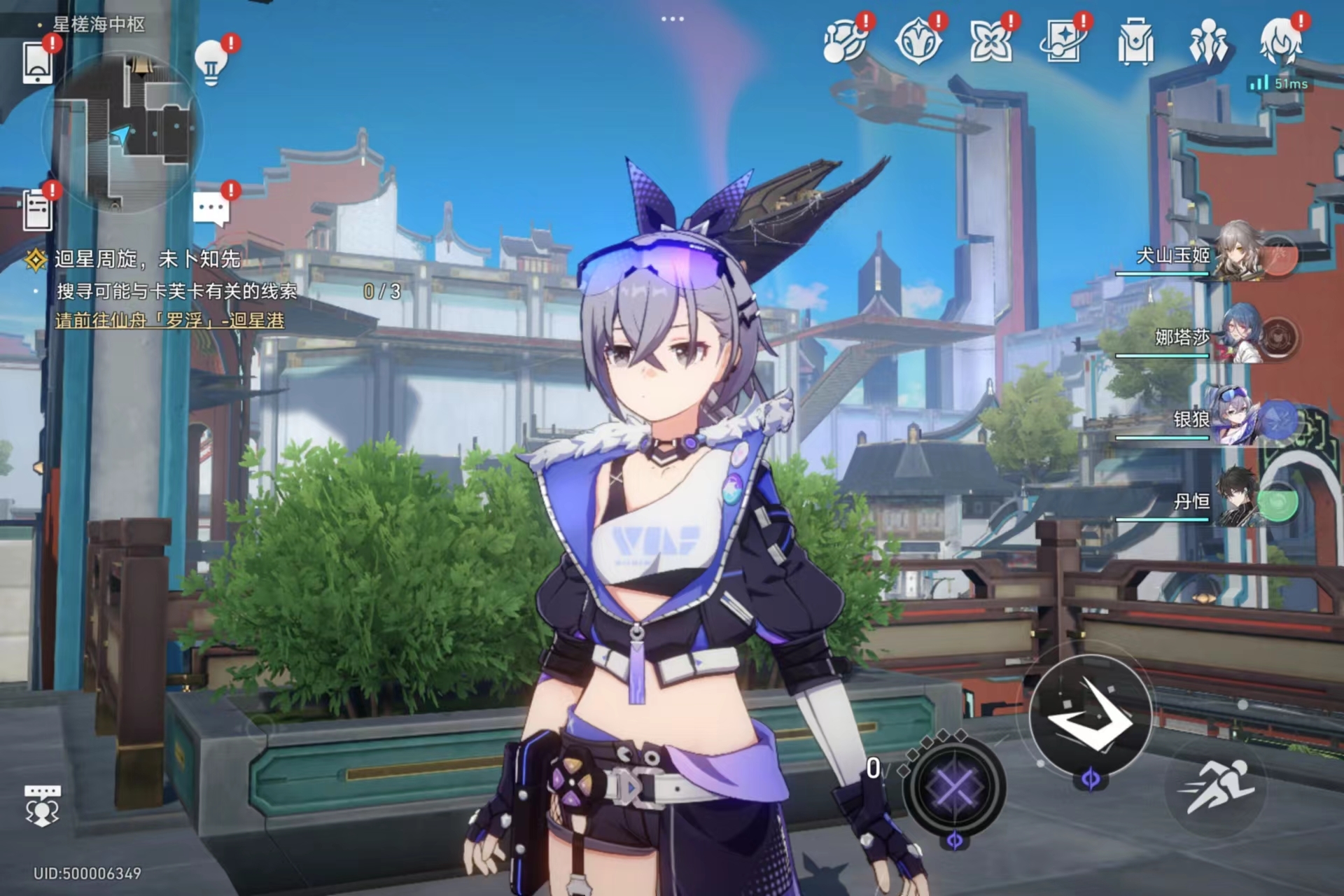Open the phone menu icon
Screen dimensions: 1344x896
click(x=38, y=63)
